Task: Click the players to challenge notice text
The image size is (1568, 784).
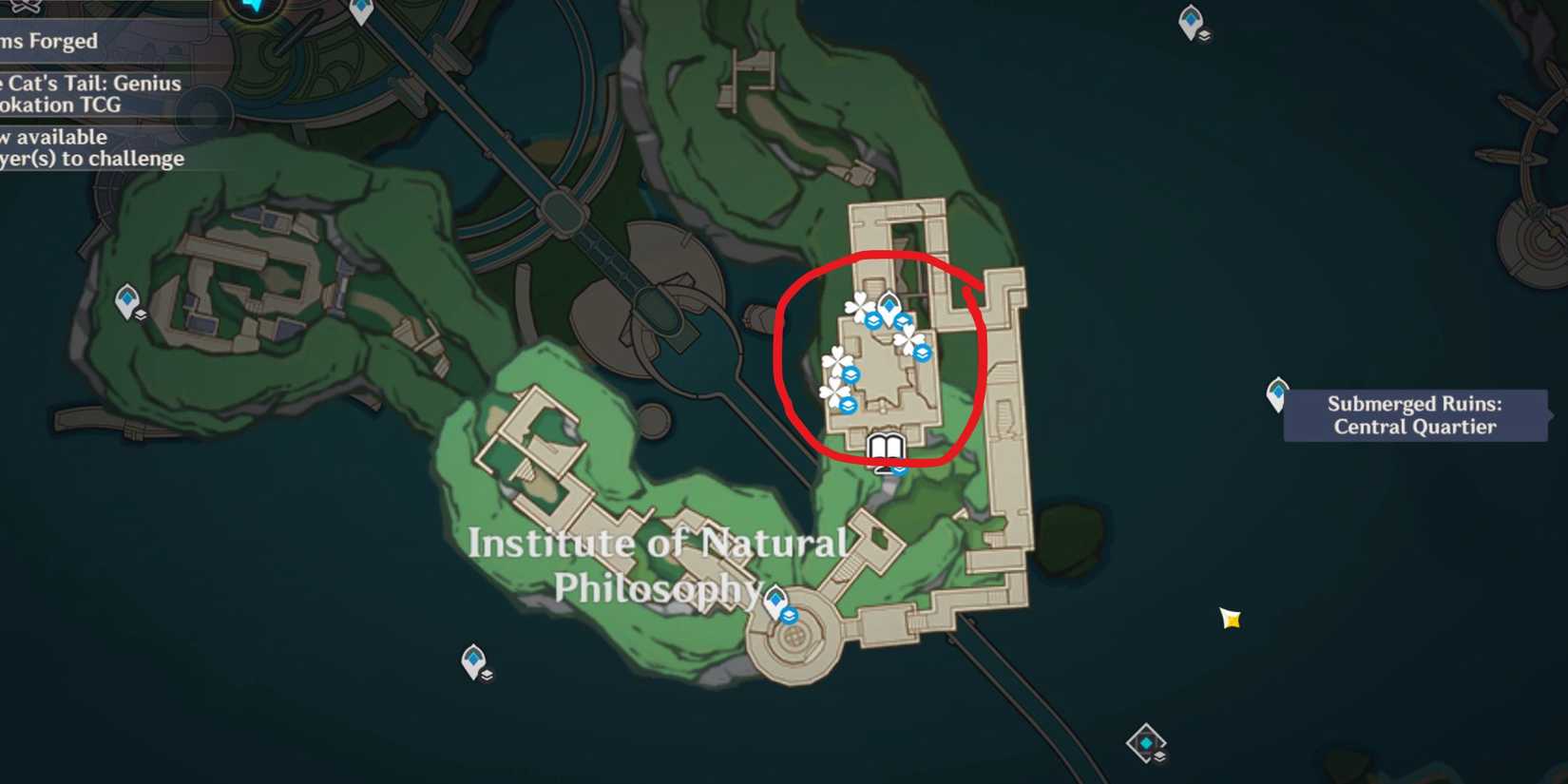Action: (92, 159)
